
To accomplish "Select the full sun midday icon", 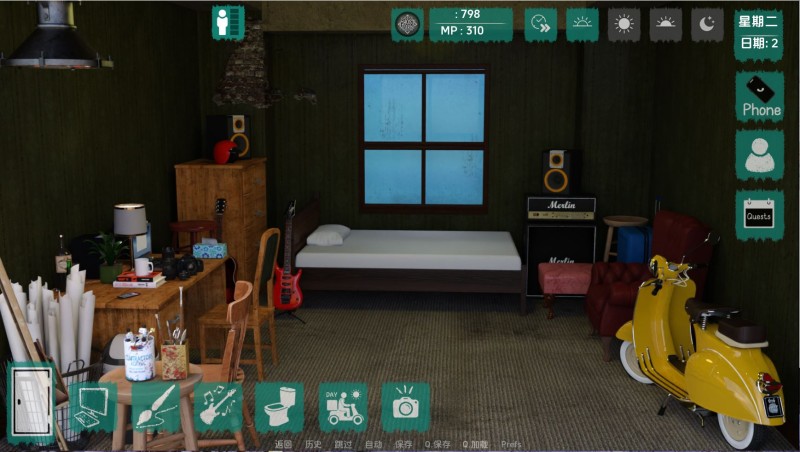I will click(x=624, y=24).
